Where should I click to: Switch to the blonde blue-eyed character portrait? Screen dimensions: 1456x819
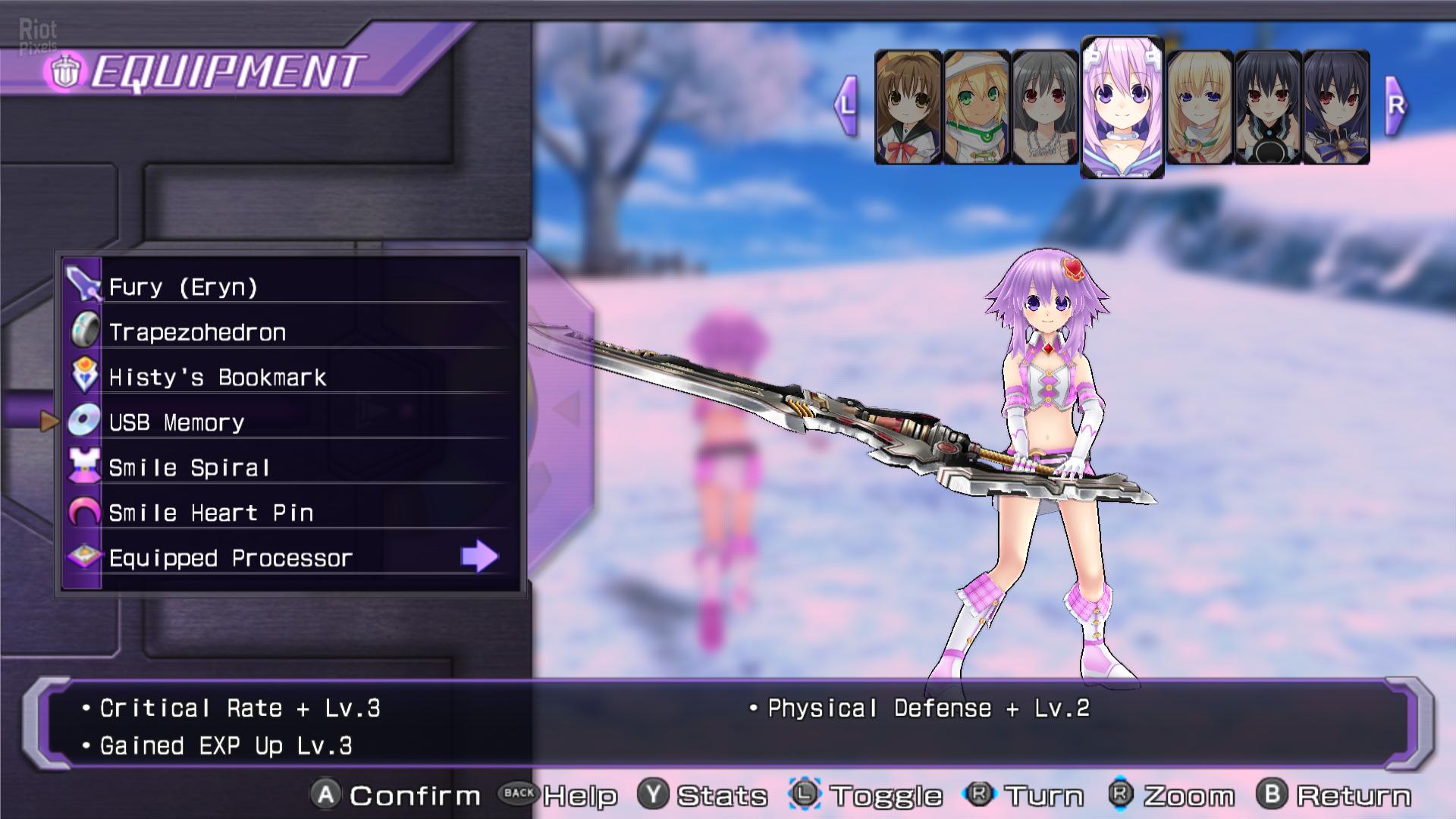pyautogui.click(x=1199, y=108)
